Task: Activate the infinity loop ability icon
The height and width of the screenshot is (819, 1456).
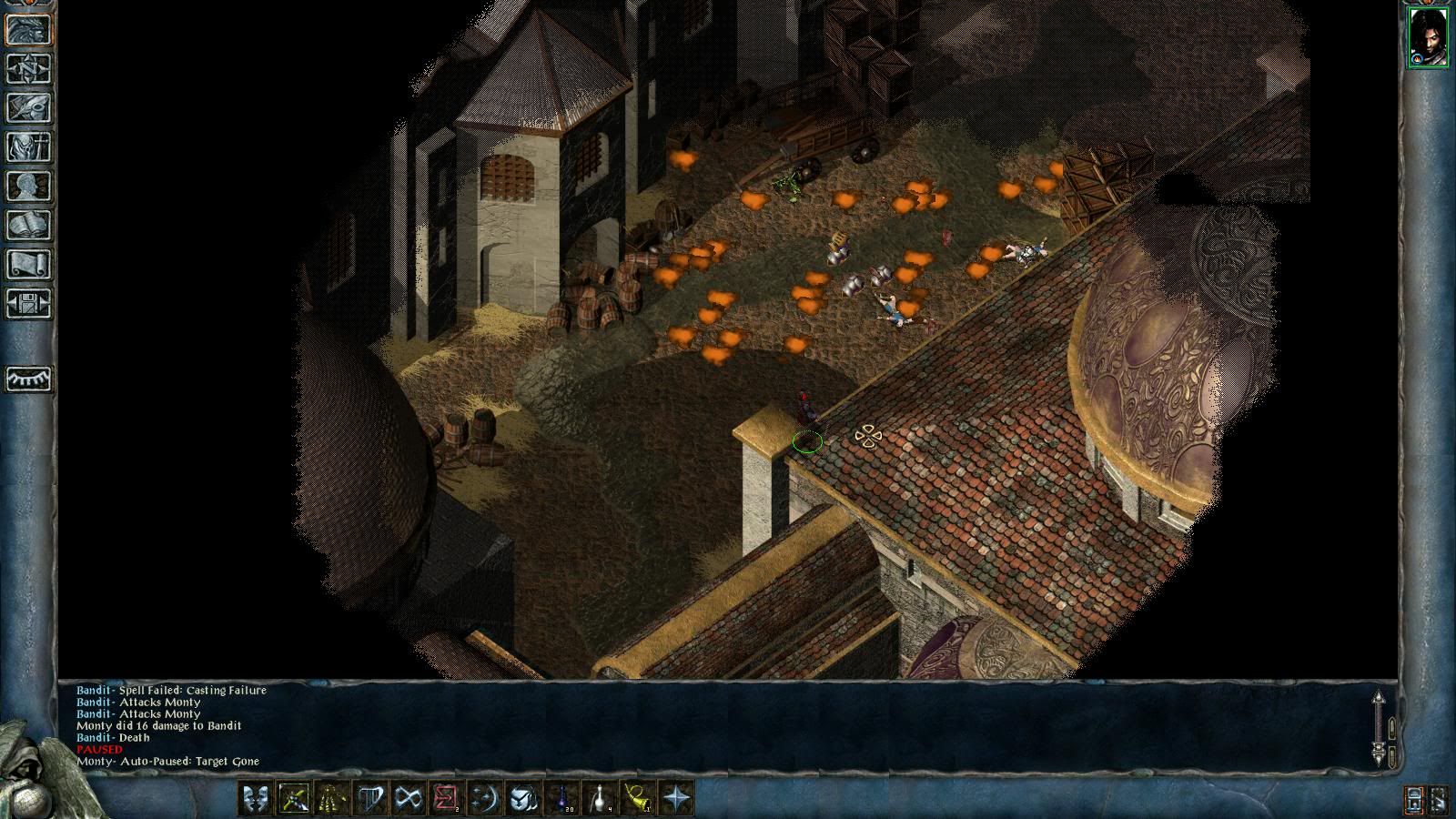Action: pyautogui.click(x=408, y=799)
